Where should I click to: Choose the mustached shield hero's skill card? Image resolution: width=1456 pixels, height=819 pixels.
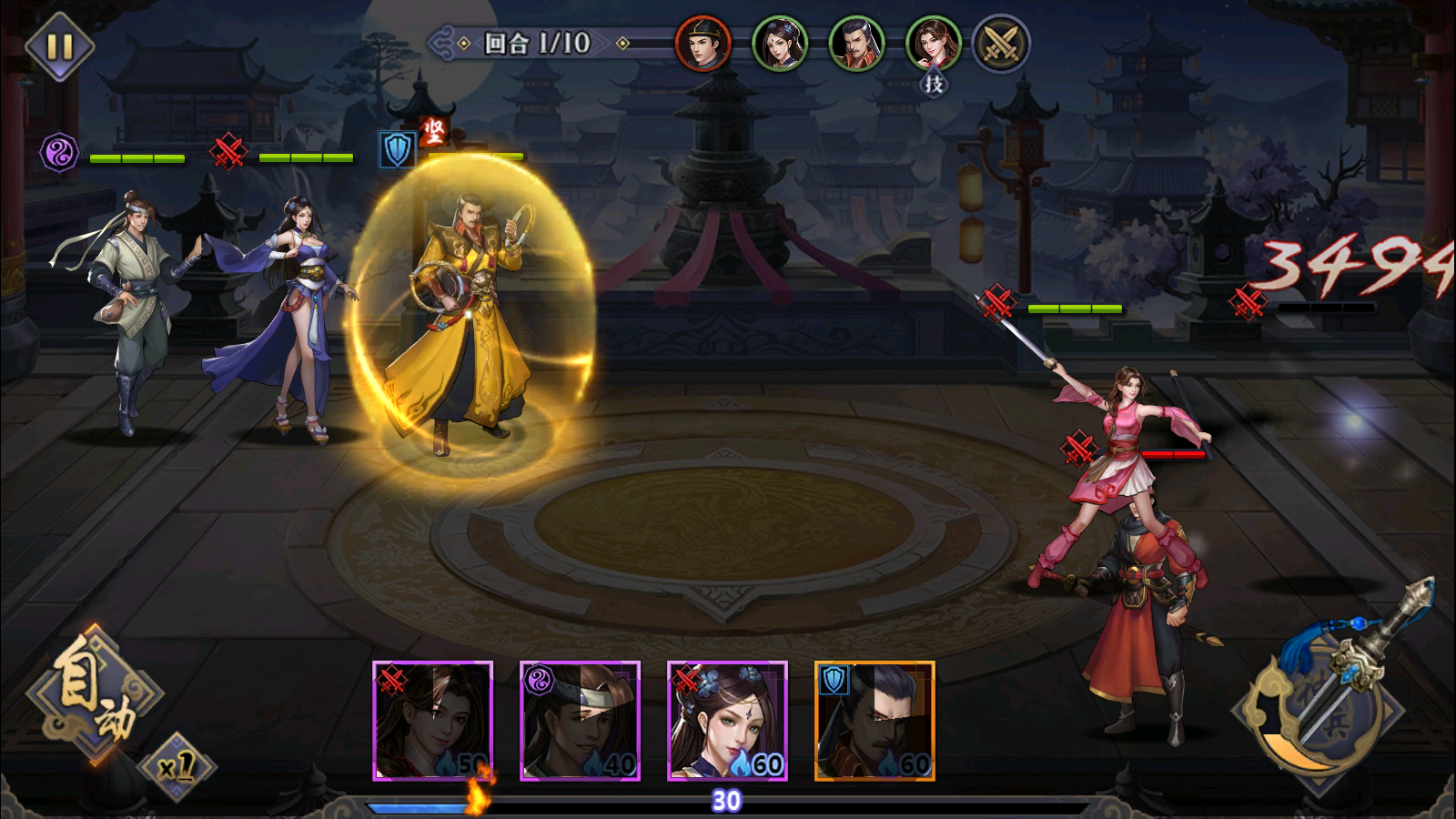(875, 721)
